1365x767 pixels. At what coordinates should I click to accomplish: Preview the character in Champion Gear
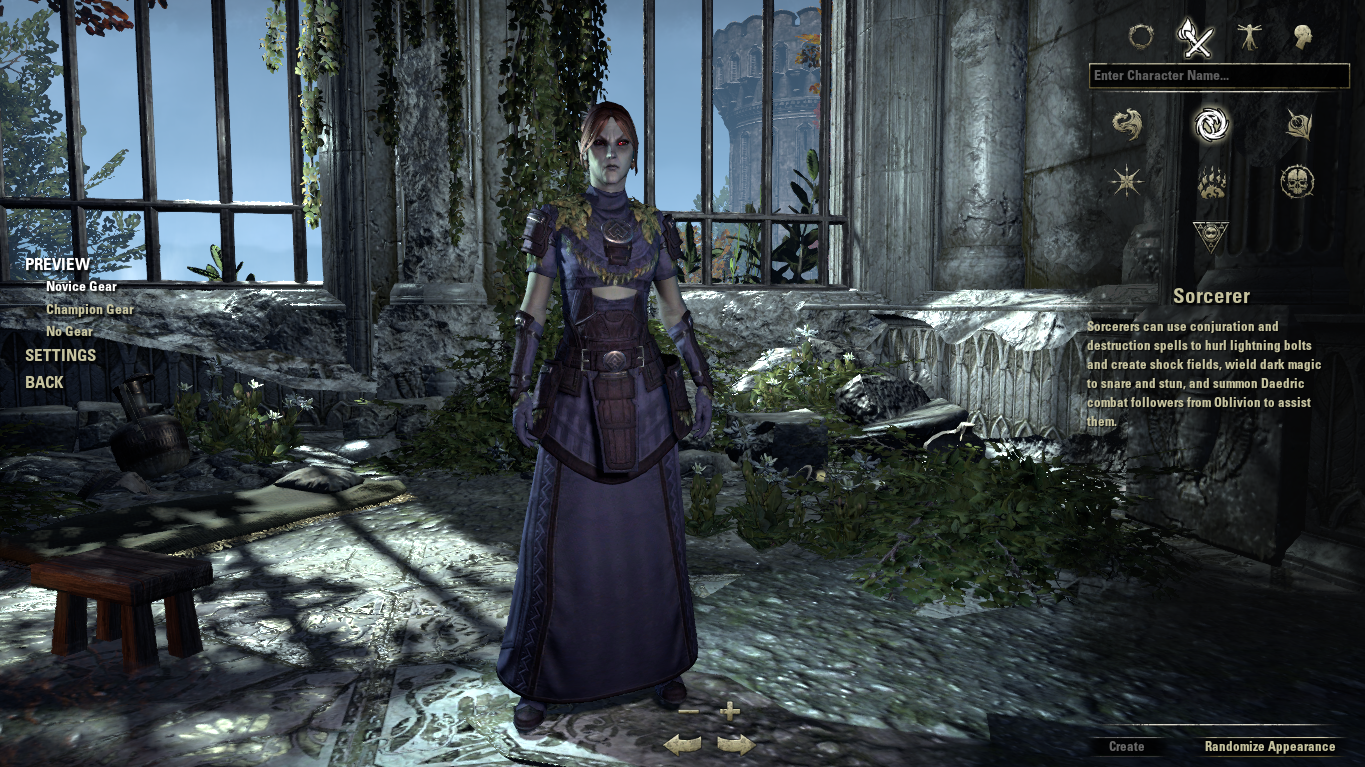(89, 309)
